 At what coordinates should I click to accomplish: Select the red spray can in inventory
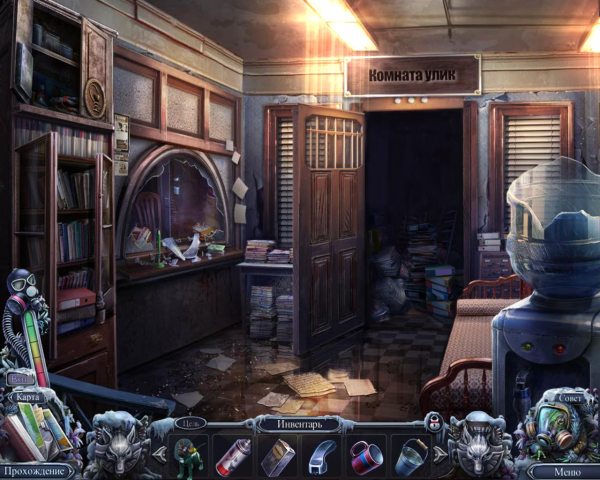point(233,457)
